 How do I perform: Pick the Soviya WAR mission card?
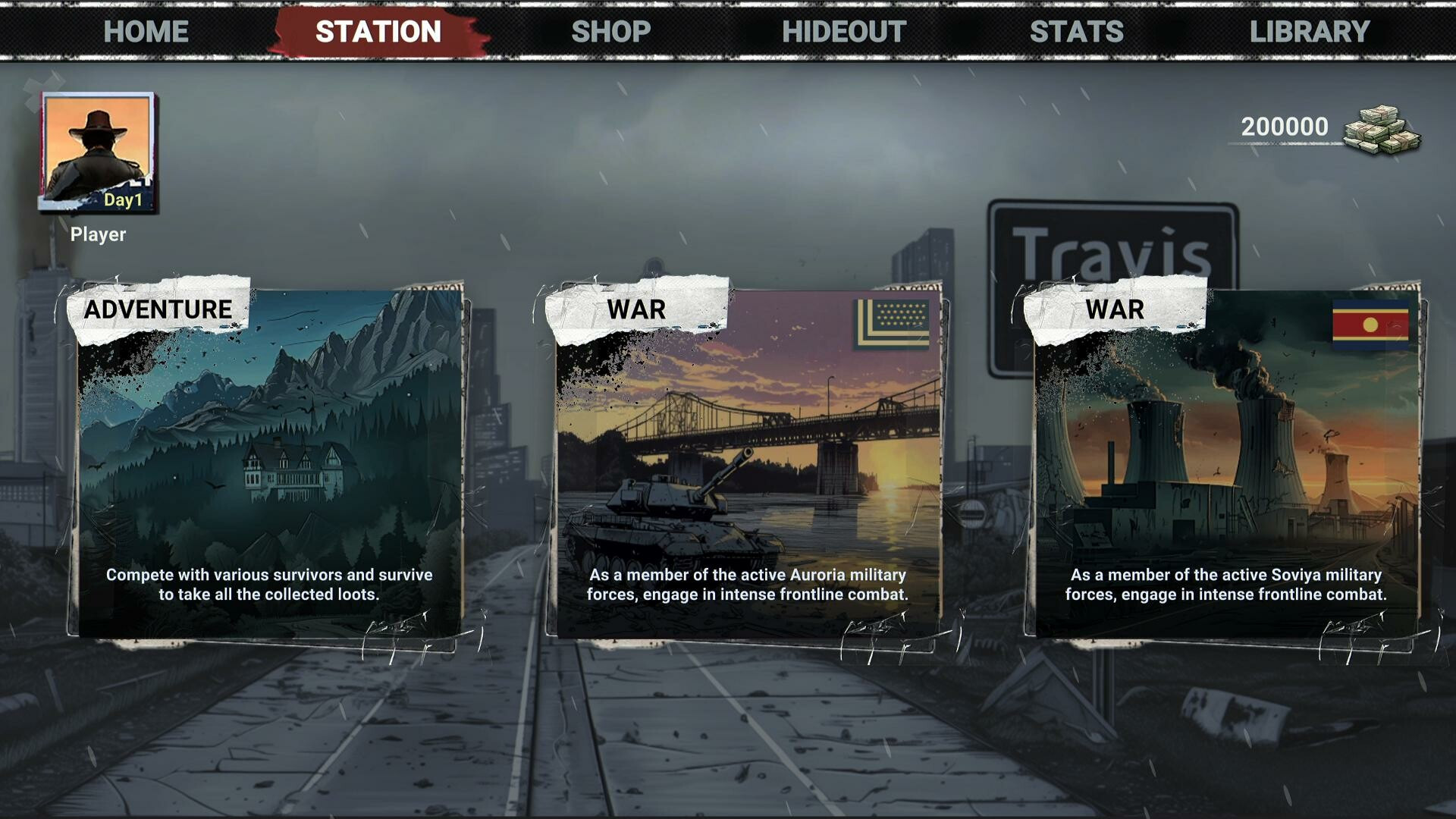(x=1226, y=463)
